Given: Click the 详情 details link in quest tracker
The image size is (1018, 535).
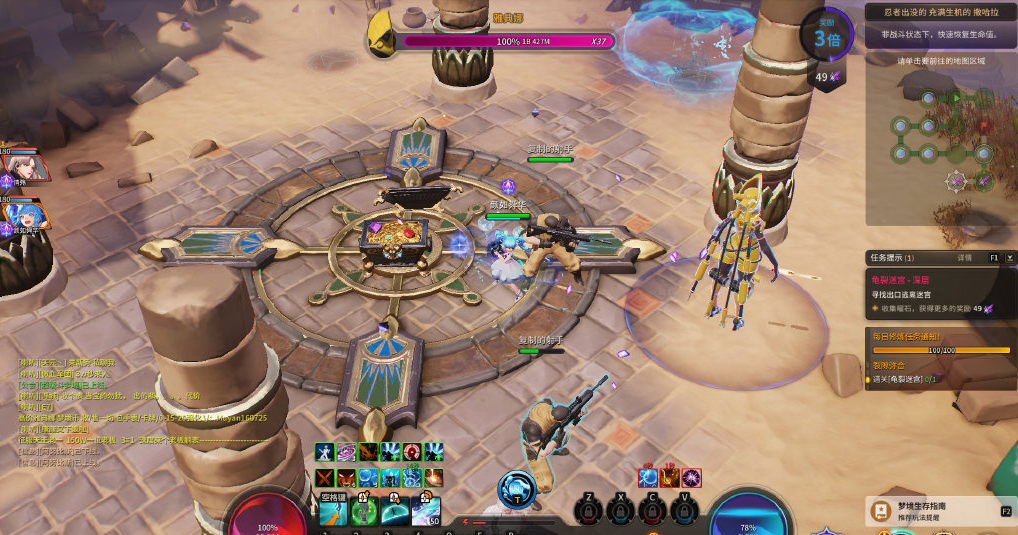Looking at the screenshot, I should [x=965, y=258].
